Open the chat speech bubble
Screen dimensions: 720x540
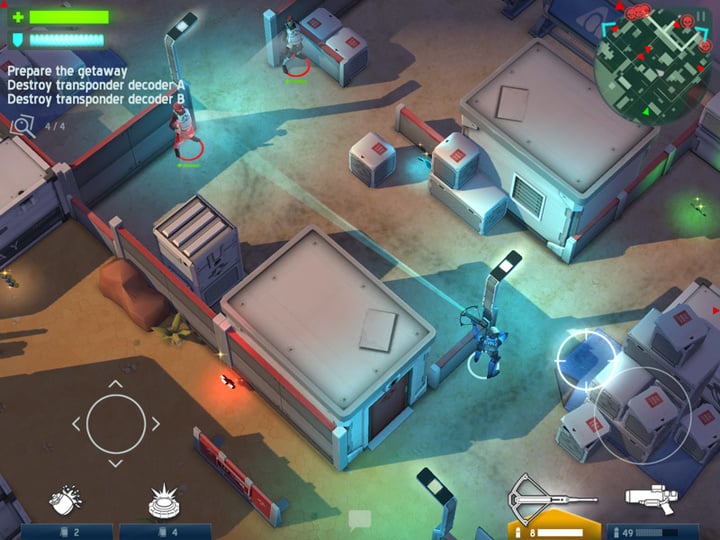pyautogui.click(x=360, y=519)
